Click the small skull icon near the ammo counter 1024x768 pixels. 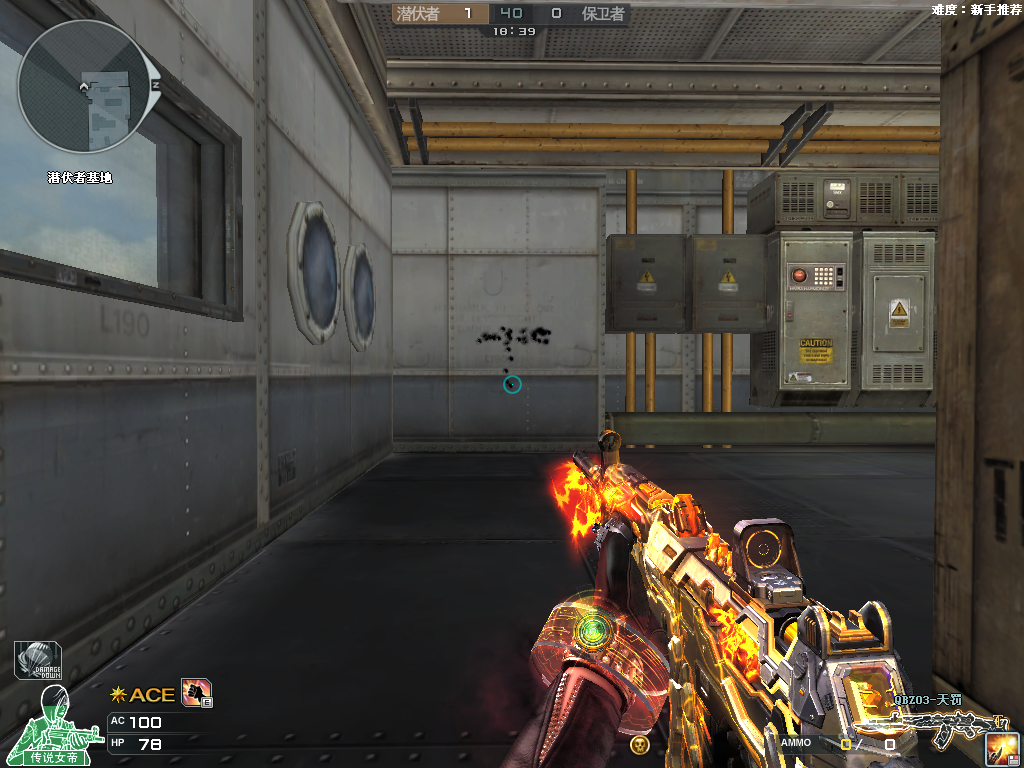coord(640,744)
